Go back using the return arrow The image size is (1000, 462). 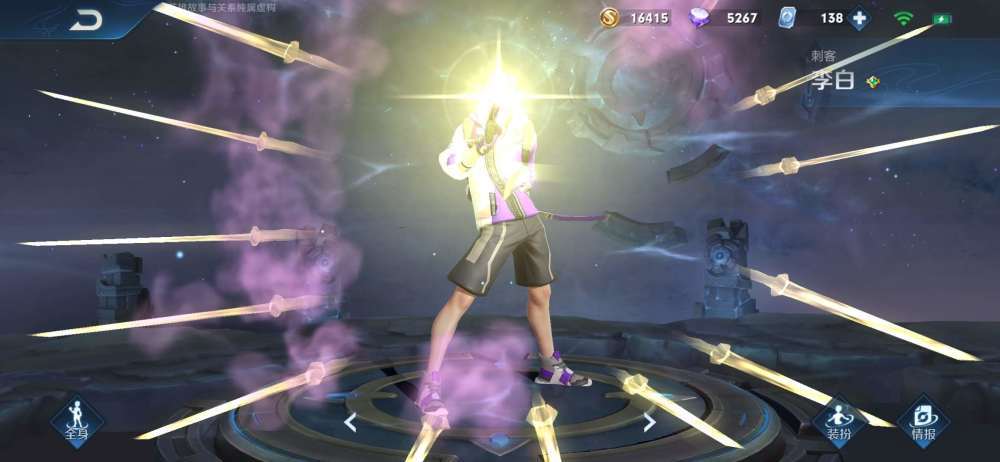pos(86,20)
